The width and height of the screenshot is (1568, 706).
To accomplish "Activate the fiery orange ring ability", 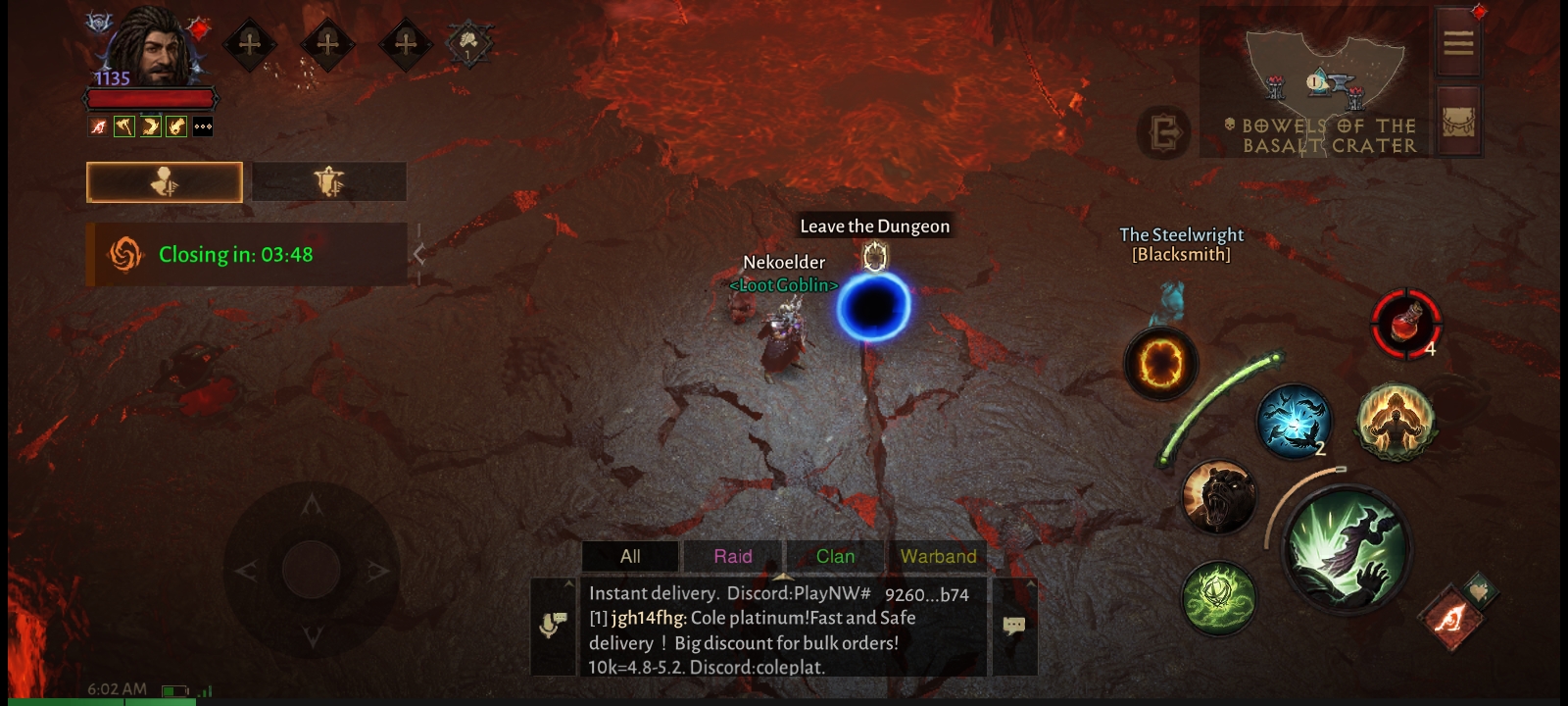I will tap(1160, 364).
